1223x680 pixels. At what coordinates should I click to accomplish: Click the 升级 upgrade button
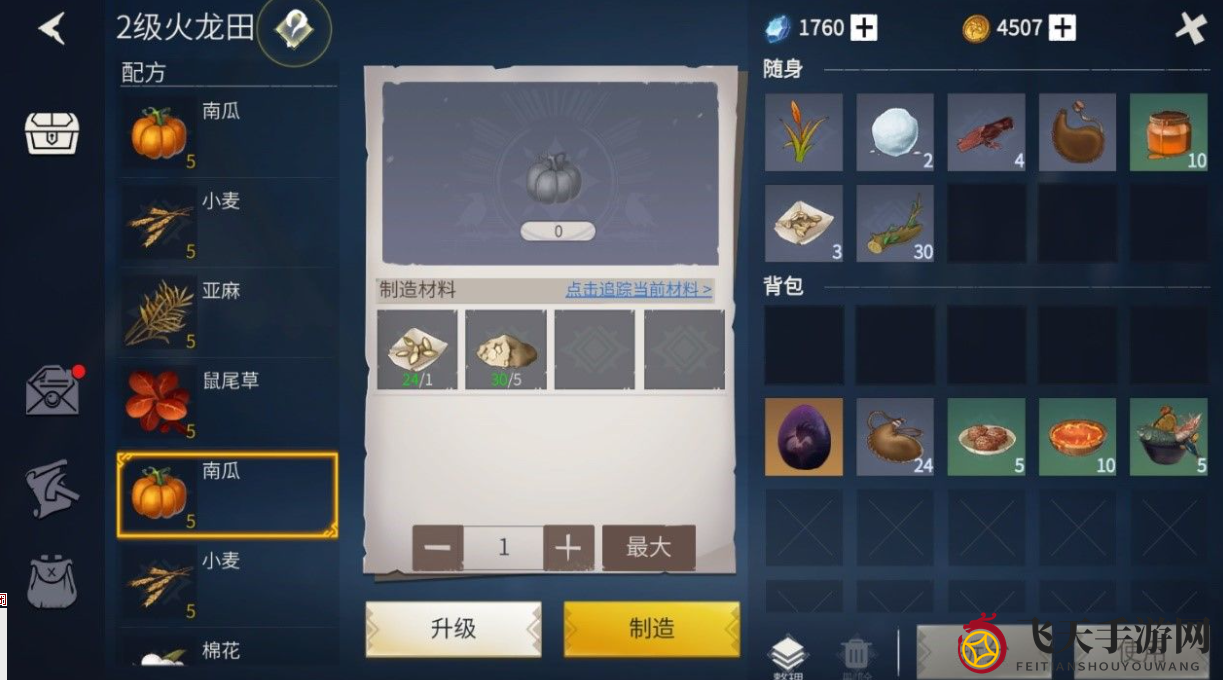tap(453, 629)
